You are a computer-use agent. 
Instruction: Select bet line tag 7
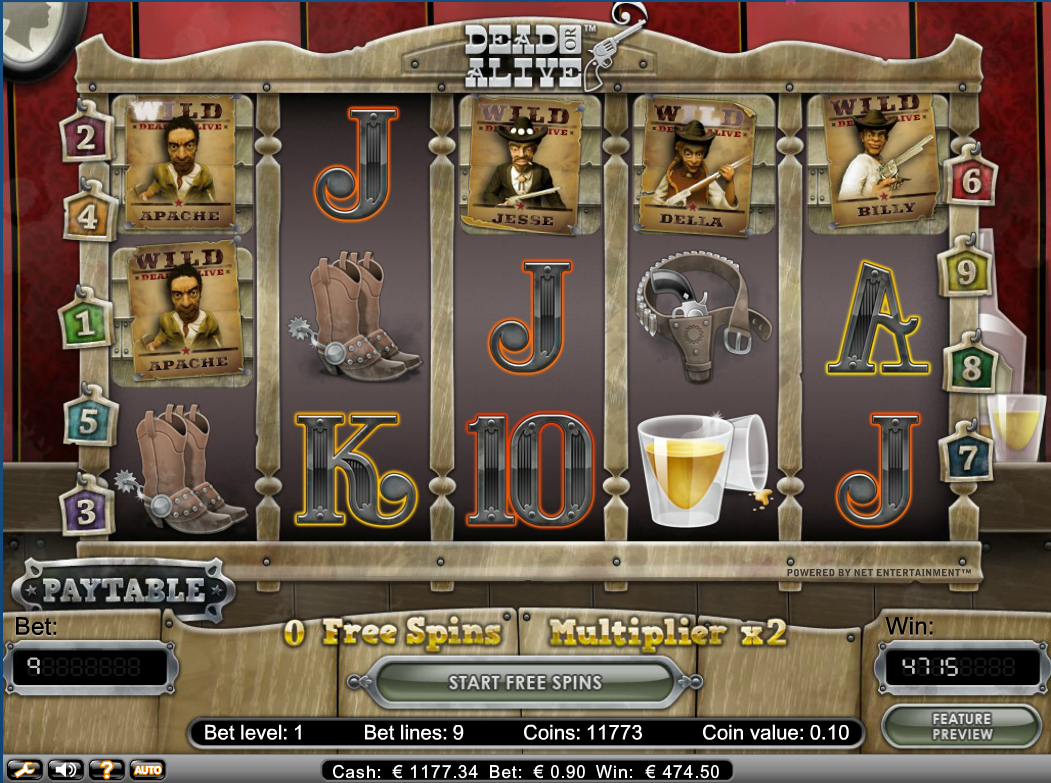click(967, 457)
